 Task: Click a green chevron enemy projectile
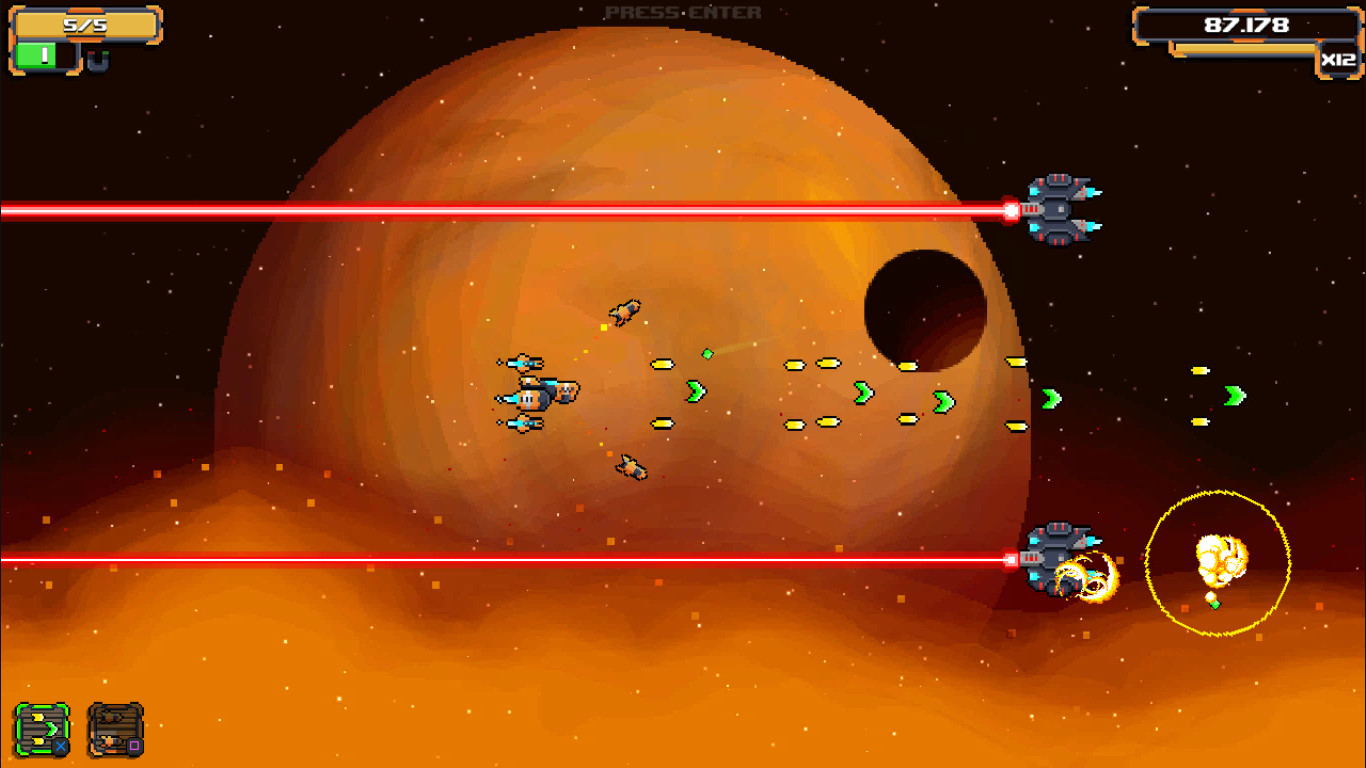coord(697,392)
